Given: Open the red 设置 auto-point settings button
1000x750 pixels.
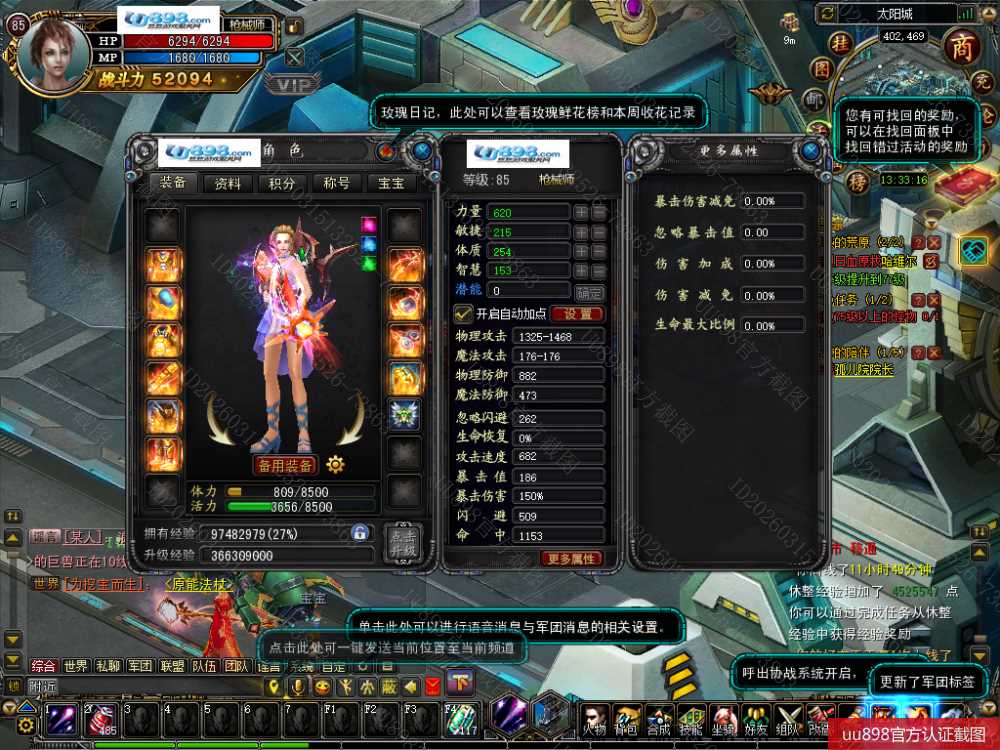Looking at the screenshot, I should [577, 314].
